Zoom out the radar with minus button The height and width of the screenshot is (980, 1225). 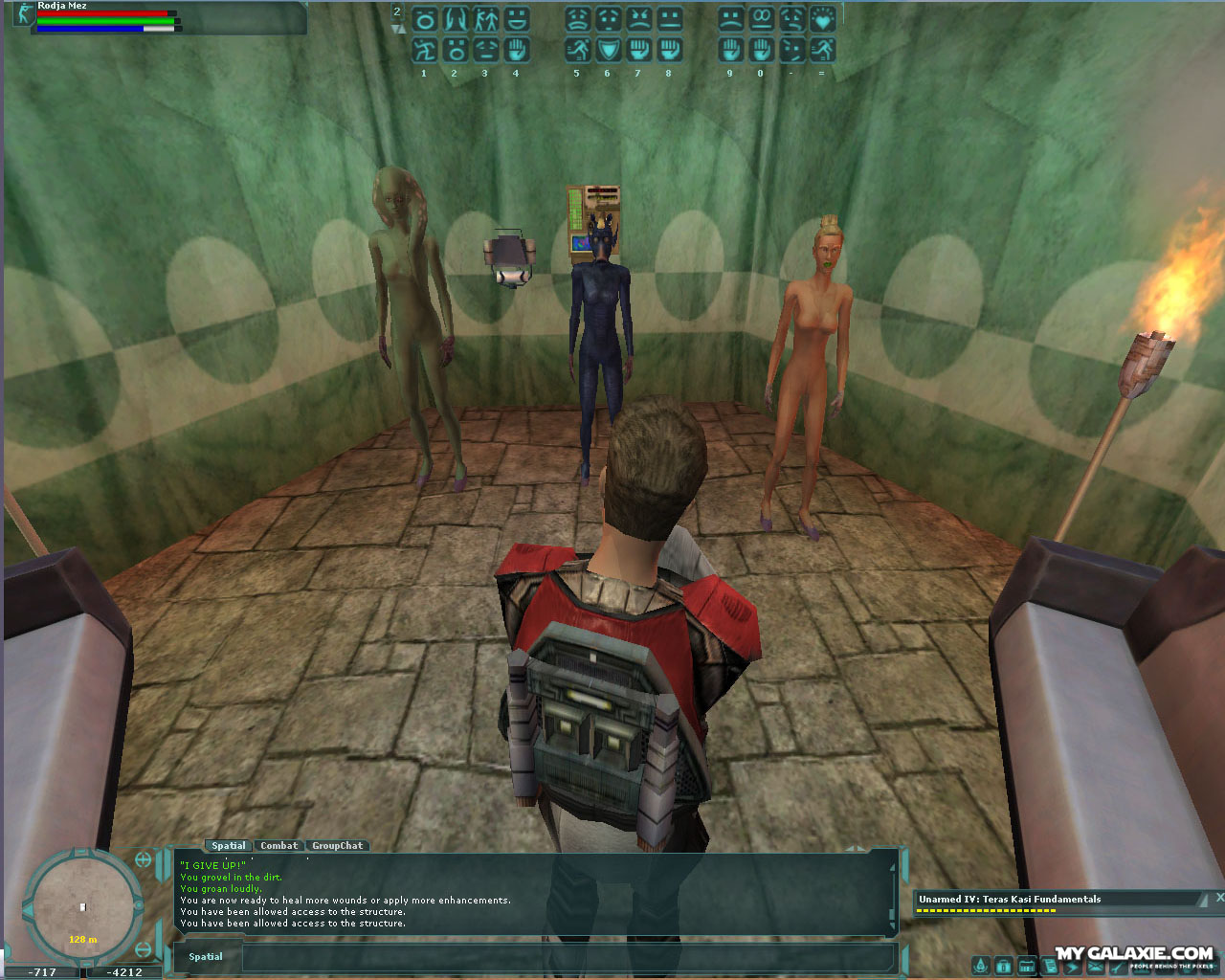(x=144, y=949)
